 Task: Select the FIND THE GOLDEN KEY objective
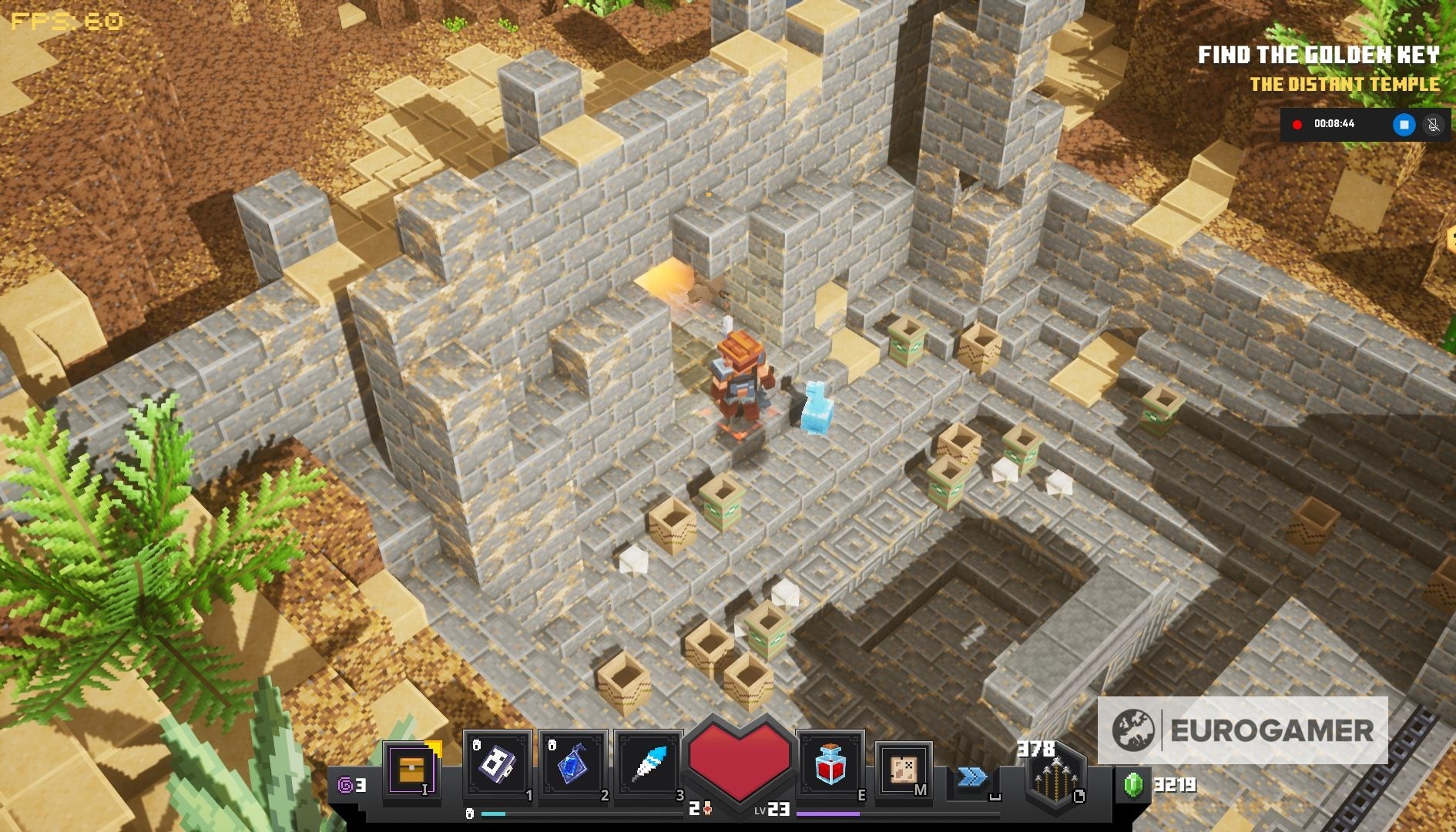pyautogui.click(x=1320, y=54)
